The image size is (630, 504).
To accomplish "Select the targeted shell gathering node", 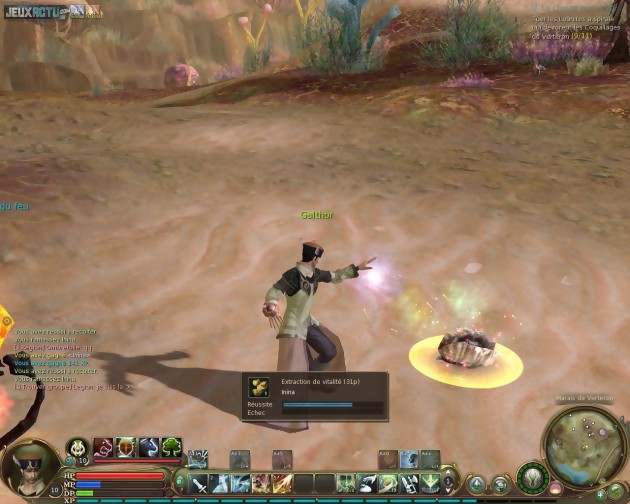I will pos(465,350).
